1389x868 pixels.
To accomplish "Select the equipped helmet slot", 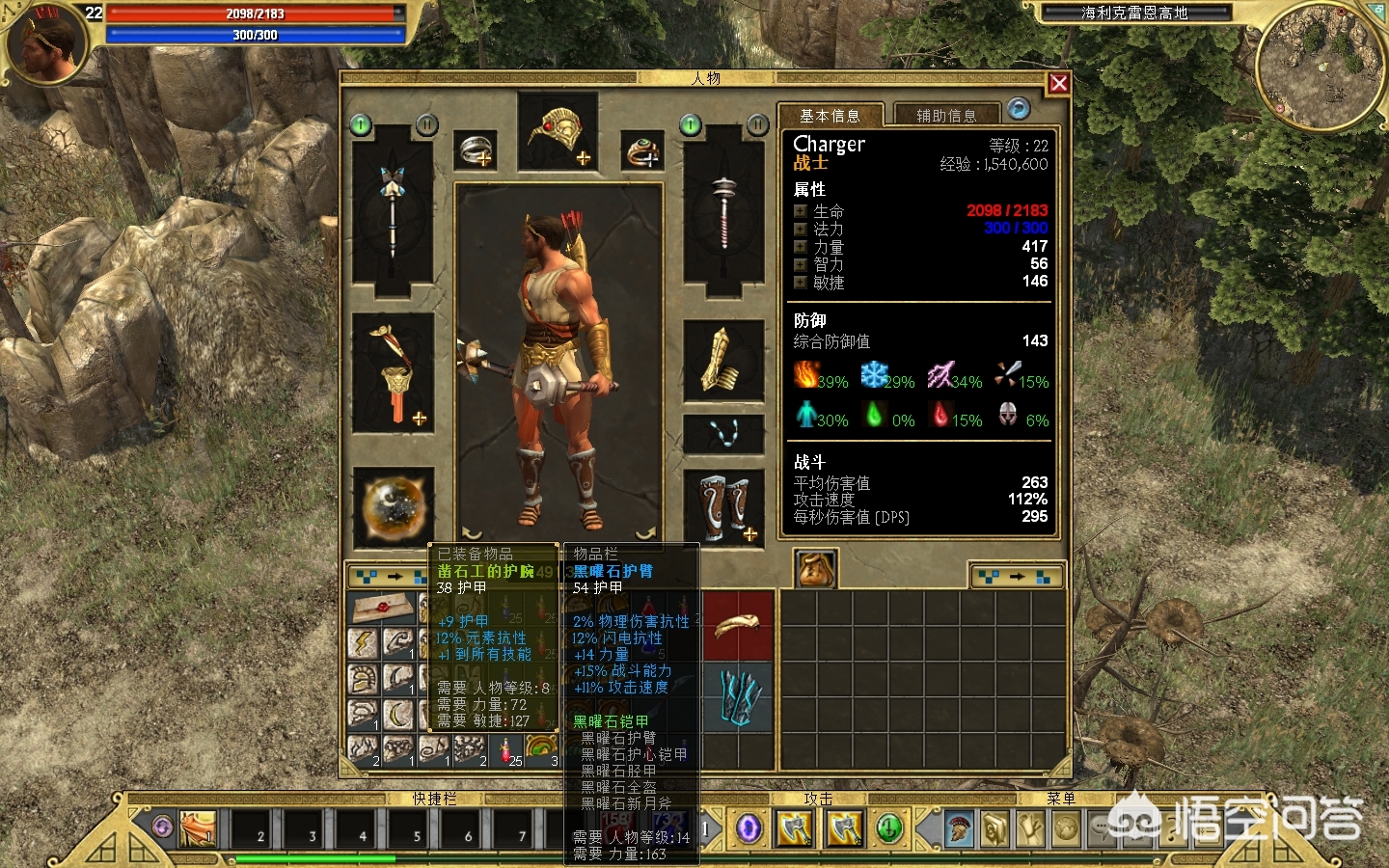I will (x=557, y=134).
